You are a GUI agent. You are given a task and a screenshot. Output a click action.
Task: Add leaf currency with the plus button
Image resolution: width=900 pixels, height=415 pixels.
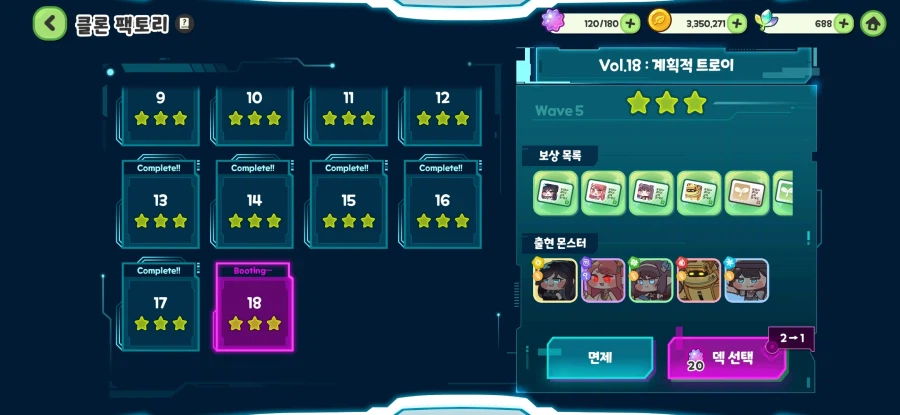[x=843, y=23]
